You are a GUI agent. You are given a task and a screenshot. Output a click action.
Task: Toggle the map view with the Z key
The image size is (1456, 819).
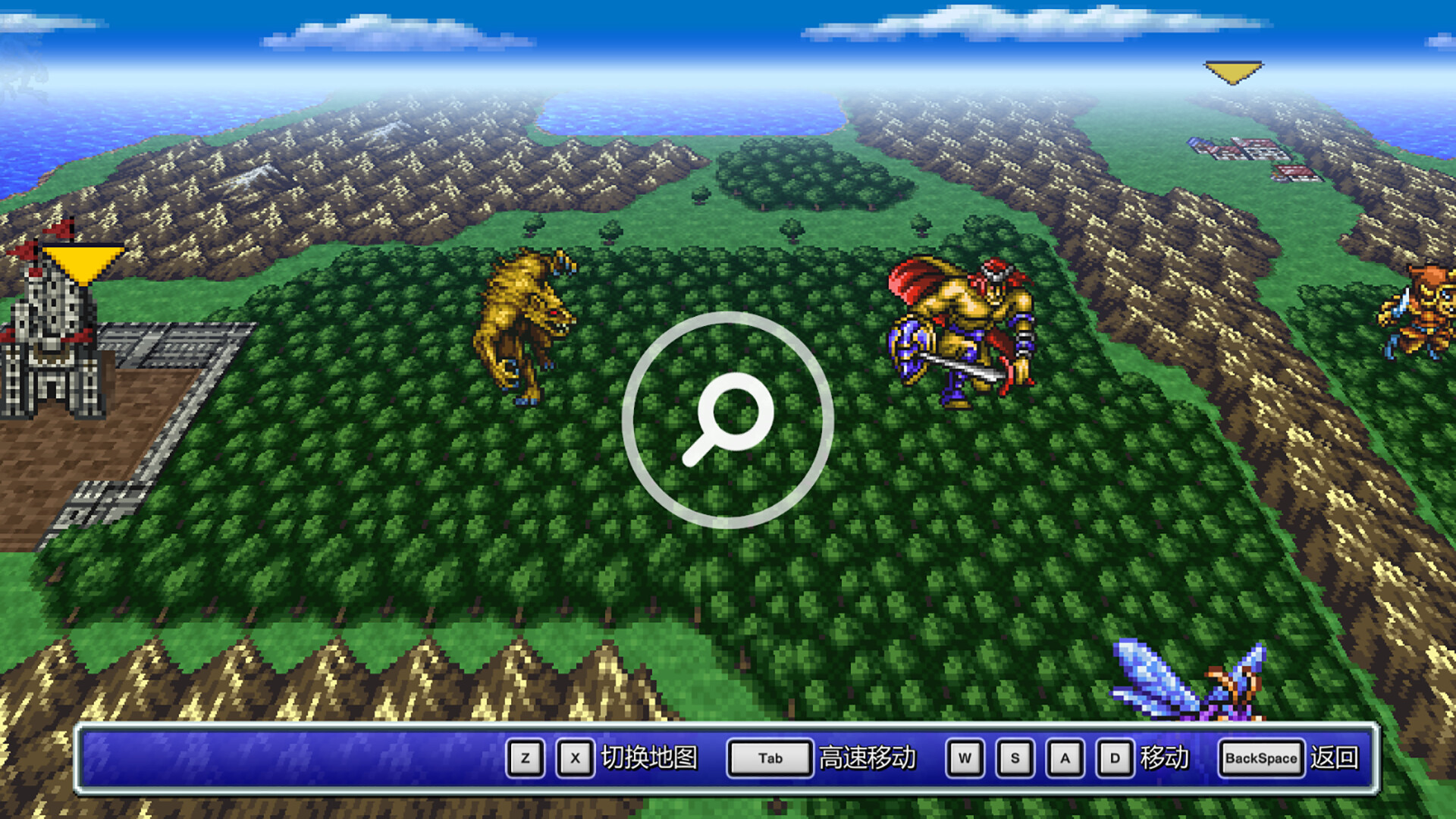525,758
